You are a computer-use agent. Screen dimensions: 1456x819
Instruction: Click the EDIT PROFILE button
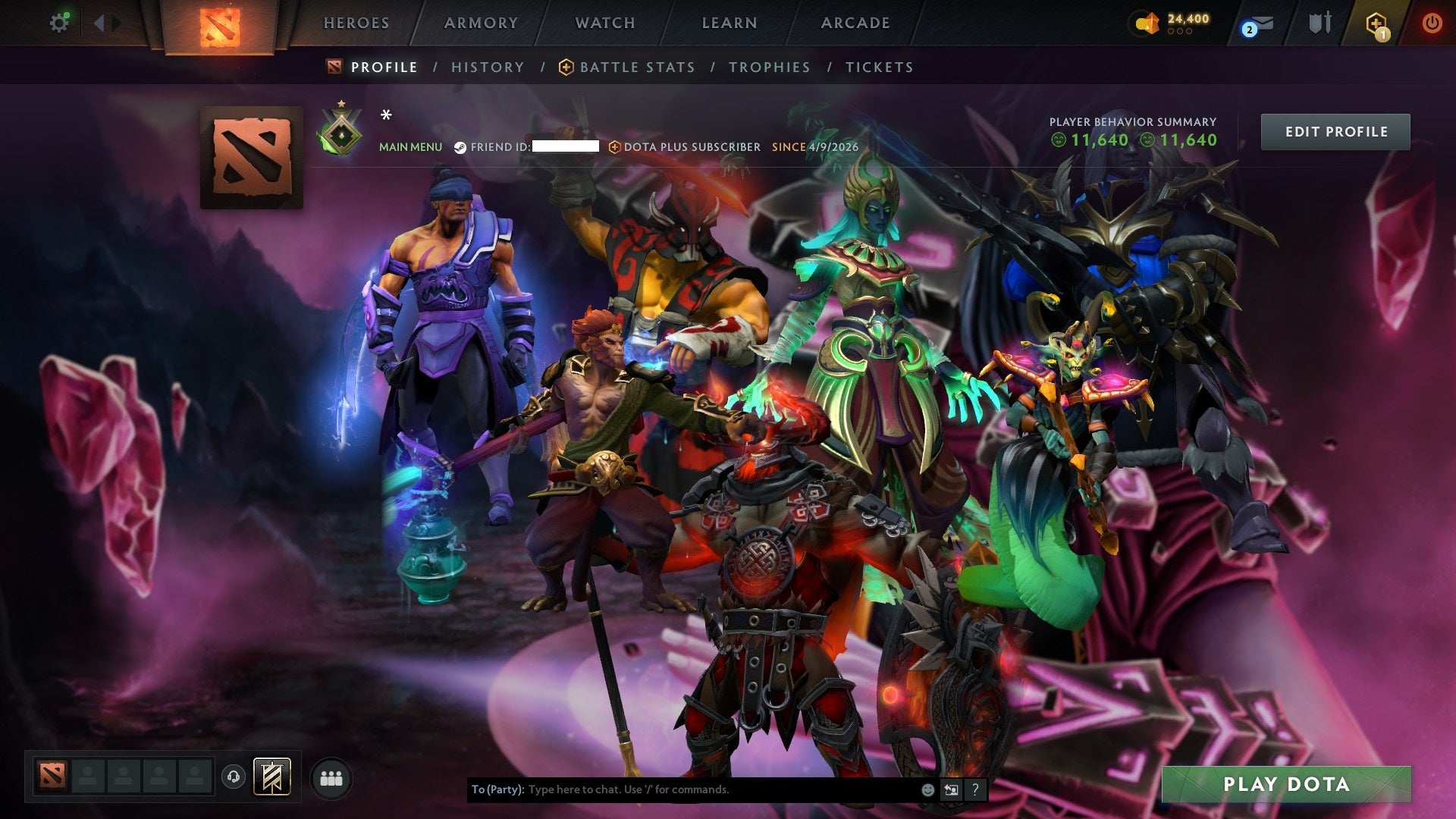click(1335, 130)
